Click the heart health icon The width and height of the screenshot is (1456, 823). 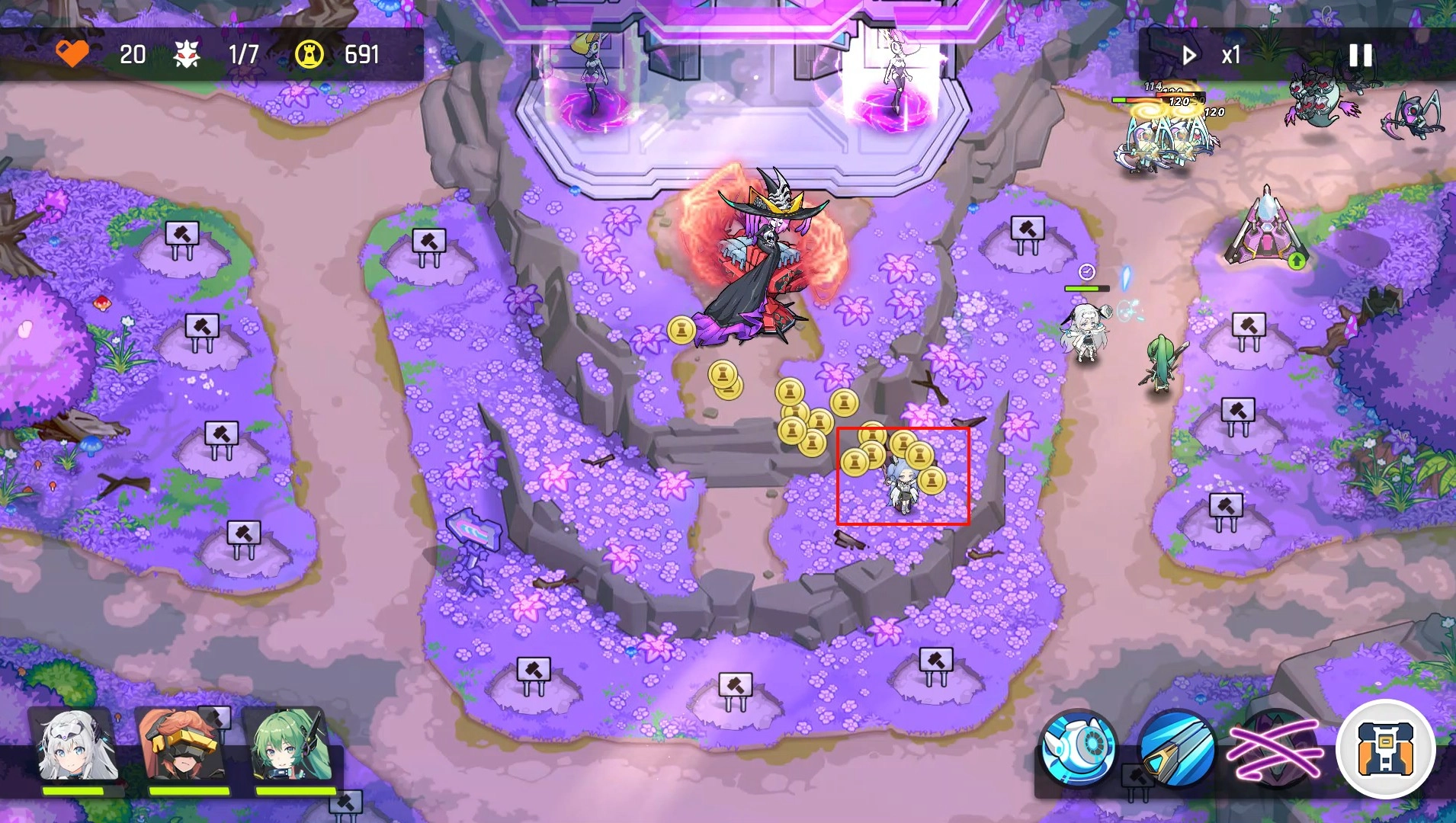point(72,54)
